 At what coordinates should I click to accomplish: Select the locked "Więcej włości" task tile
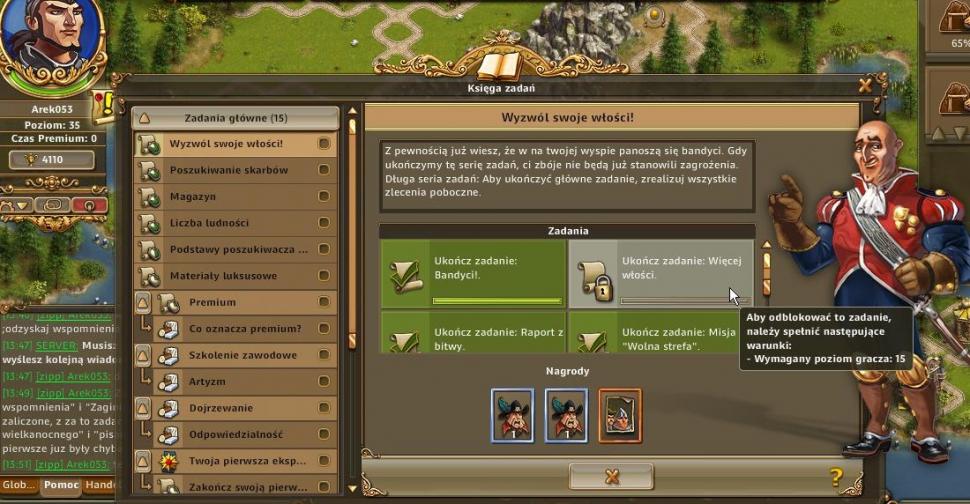pos(661,274)
